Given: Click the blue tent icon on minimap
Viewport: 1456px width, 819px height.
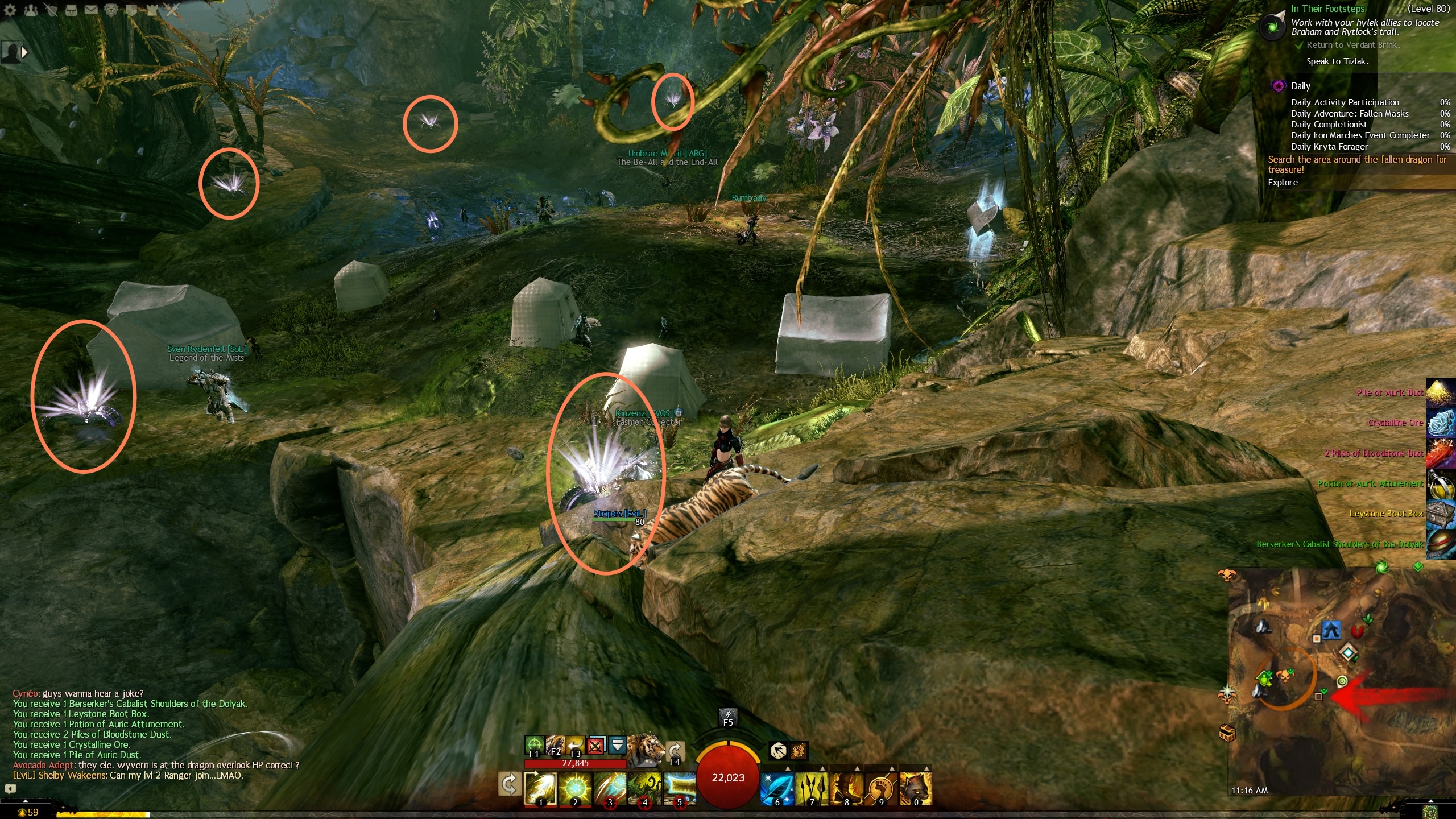Looking at the screenshot, I should coord(1331,630).
